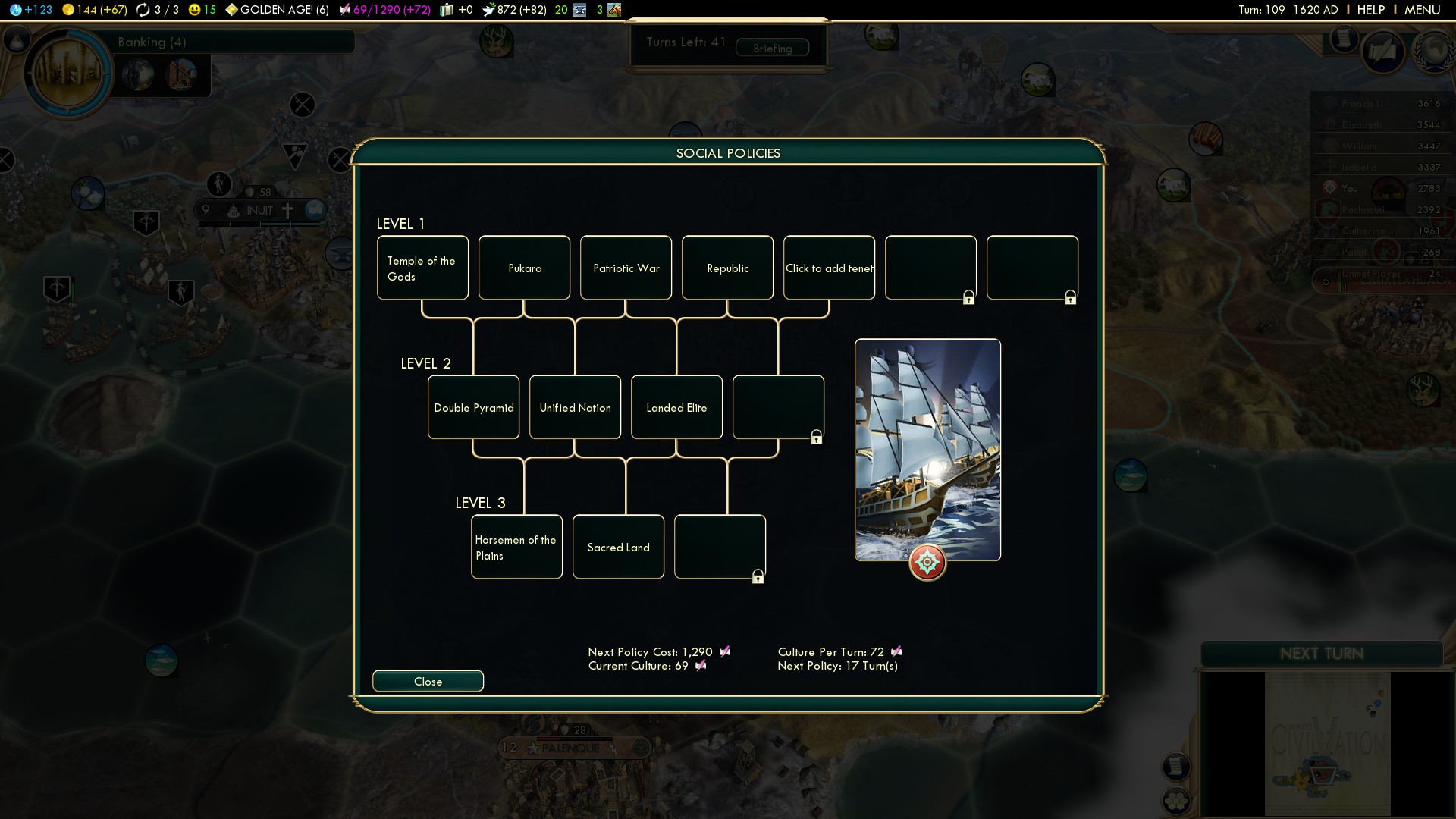The width and height of the screenshot is (1456, 819).
Task: Open the HELP menu
Action: 1370,10
